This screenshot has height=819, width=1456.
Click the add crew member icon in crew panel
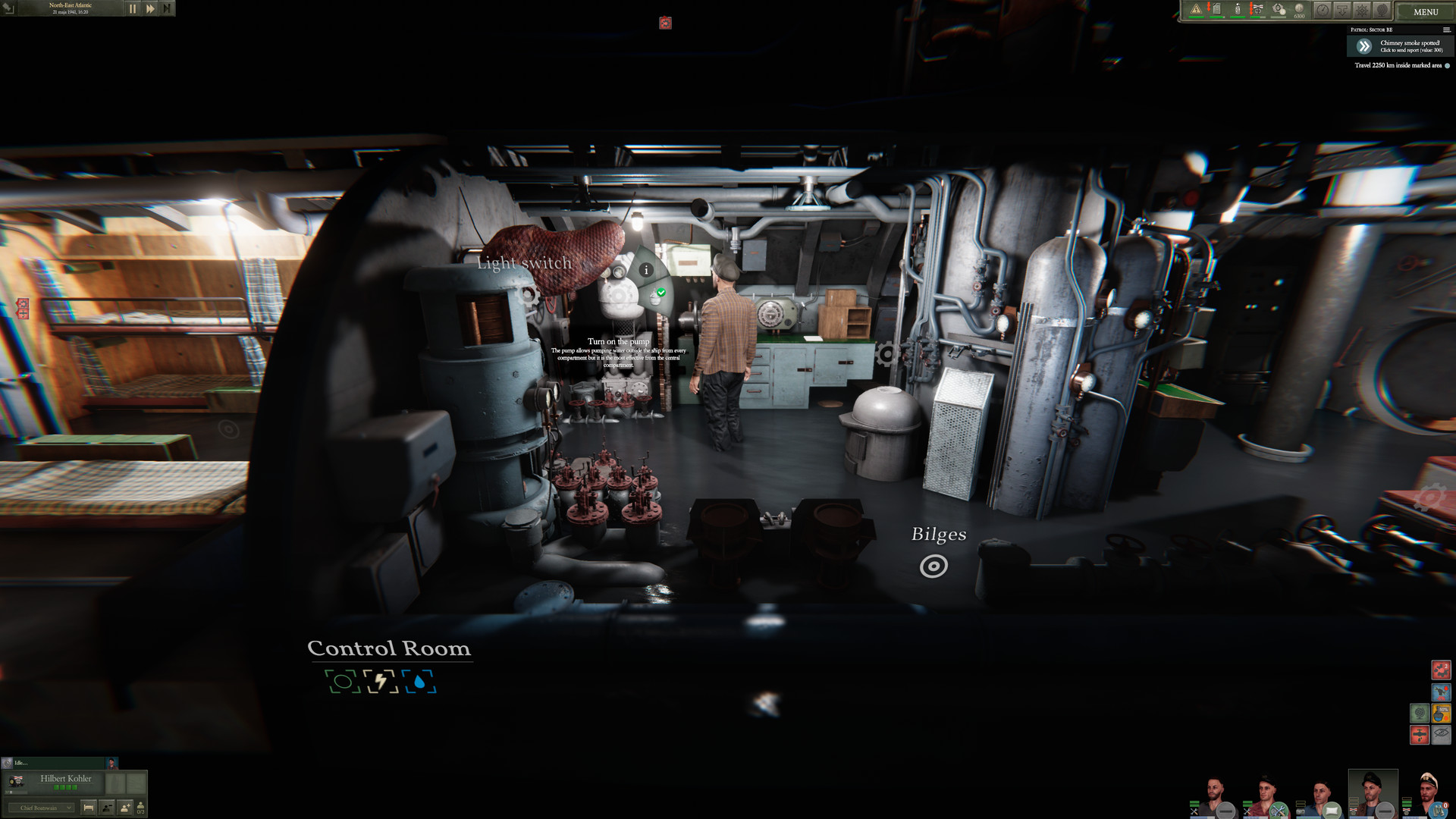pyautogui.click(x=125, y=807)
